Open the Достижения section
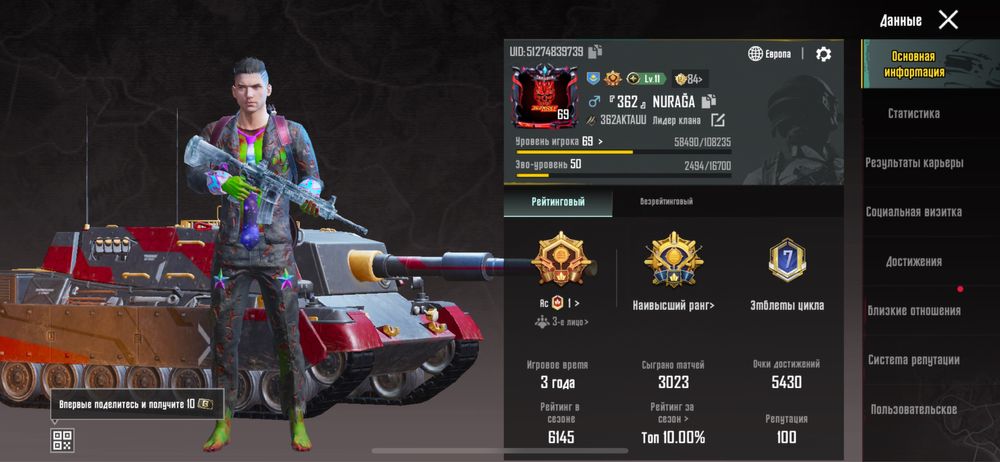 [x=914, y=262]
